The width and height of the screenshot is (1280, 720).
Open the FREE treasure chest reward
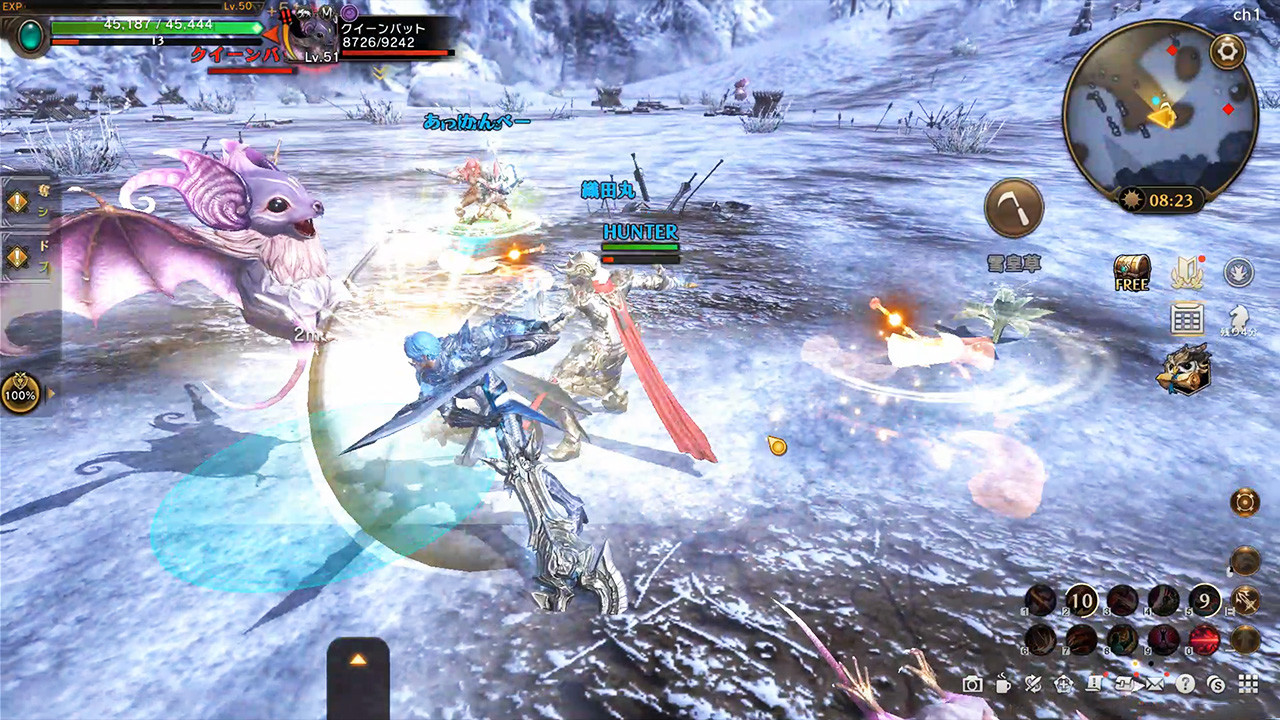click(x=1131, y=272)
